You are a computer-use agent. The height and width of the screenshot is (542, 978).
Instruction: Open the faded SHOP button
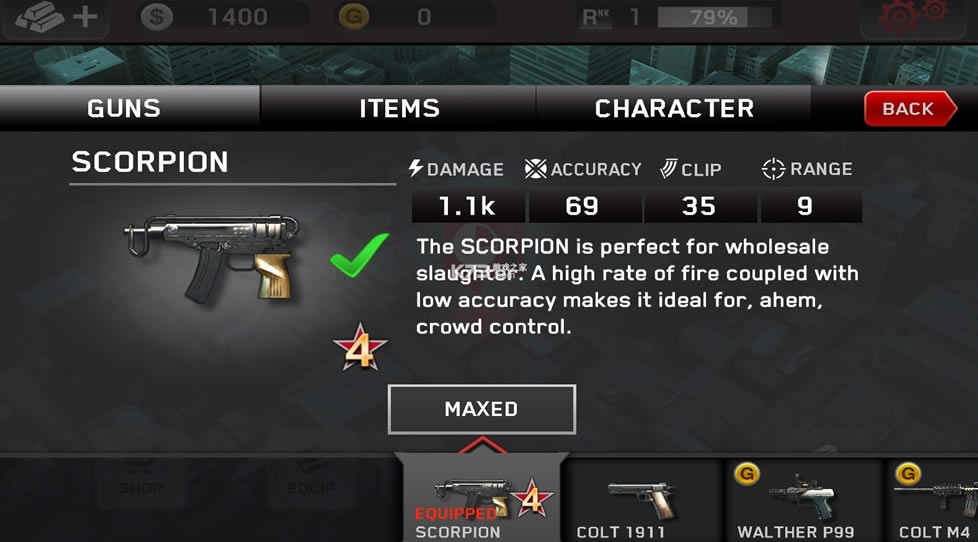140,480
